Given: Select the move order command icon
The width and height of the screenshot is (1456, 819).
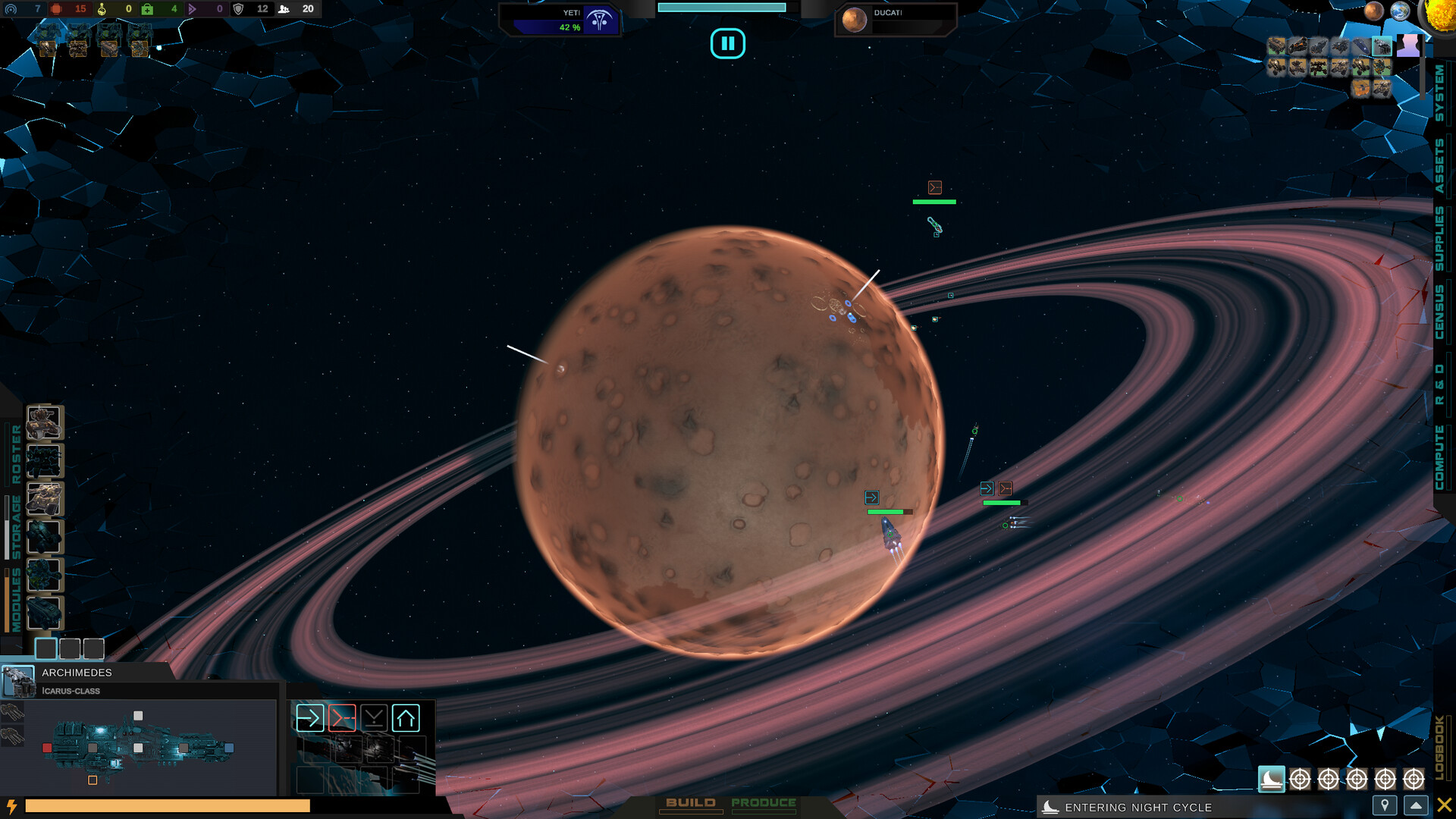Looking at the screenshot, I should [310, 718].
